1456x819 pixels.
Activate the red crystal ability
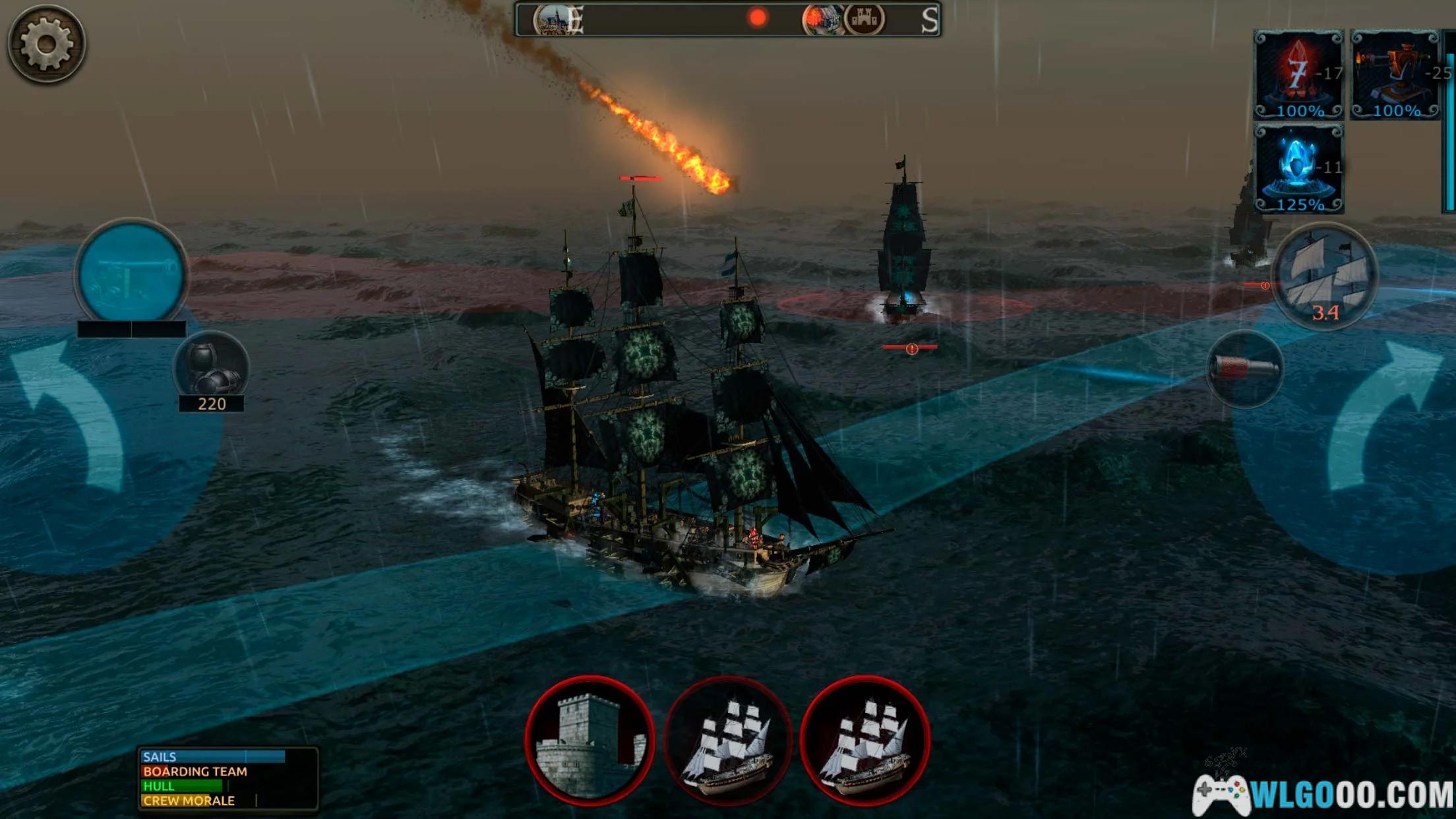tap(1298, 75)
